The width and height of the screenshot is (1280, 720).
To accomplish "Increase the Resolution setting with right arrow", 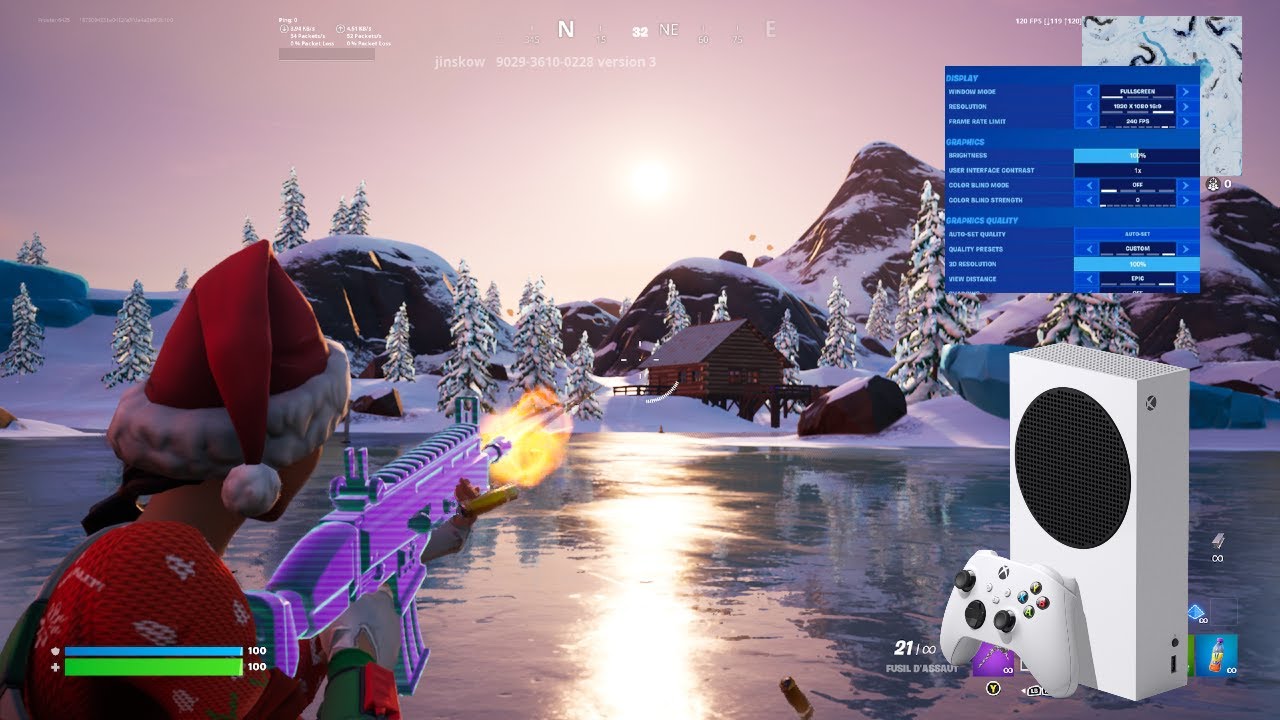I will pyautogui.click(x=1187, y=107).
